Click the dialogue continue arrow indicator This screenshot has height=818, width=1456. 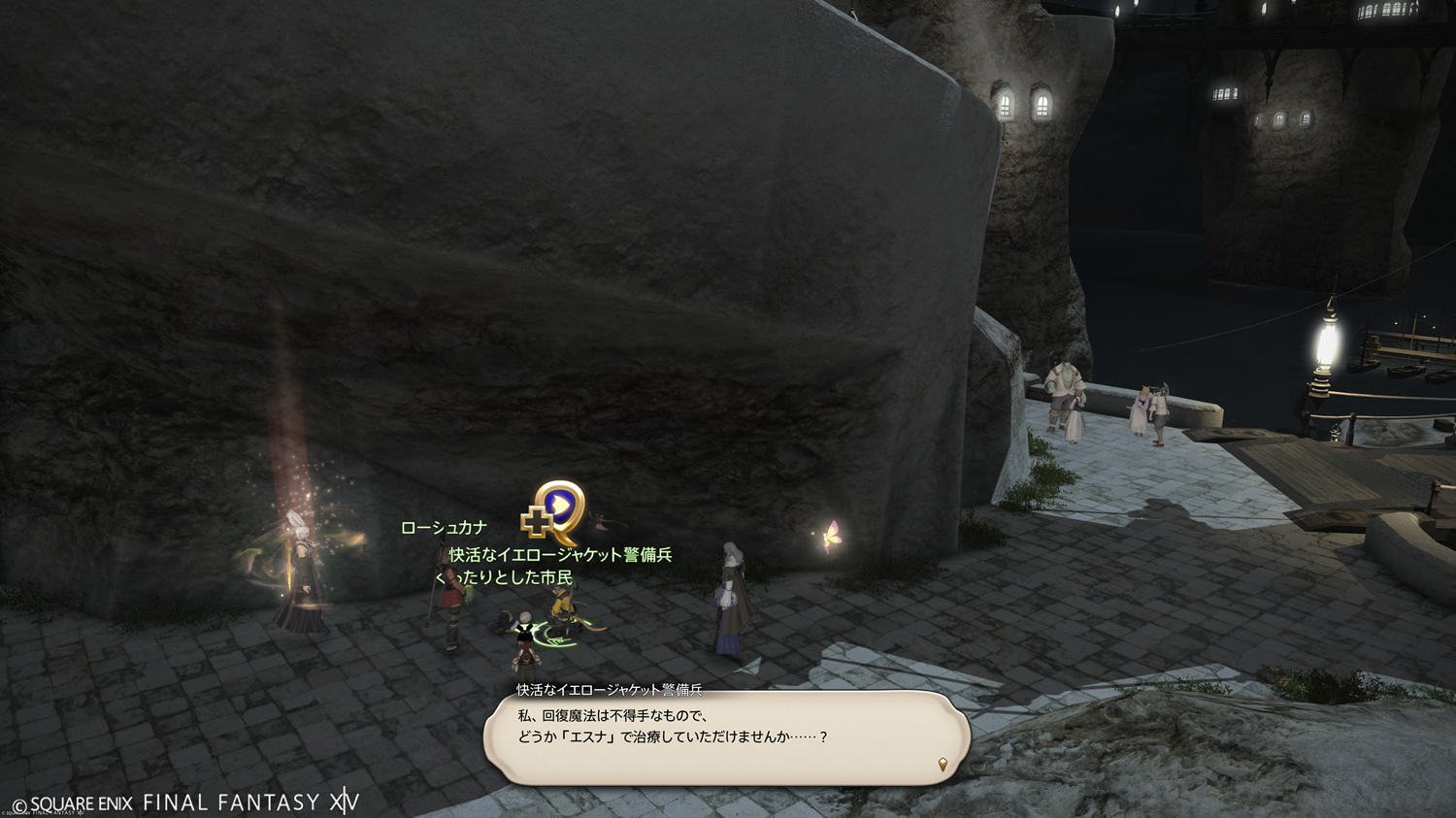tap(943, 765)
